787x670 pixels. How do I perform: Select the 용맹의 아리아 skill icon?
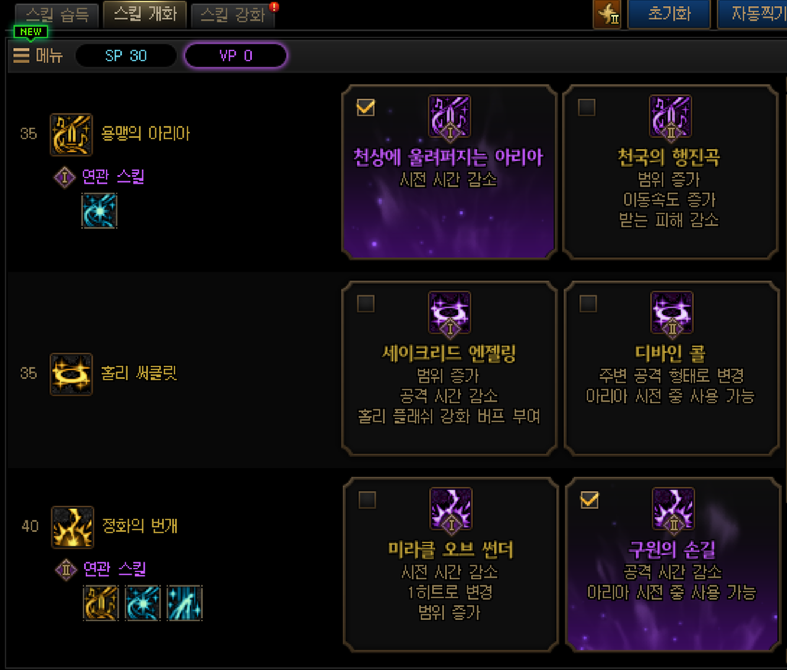(71, 134)
